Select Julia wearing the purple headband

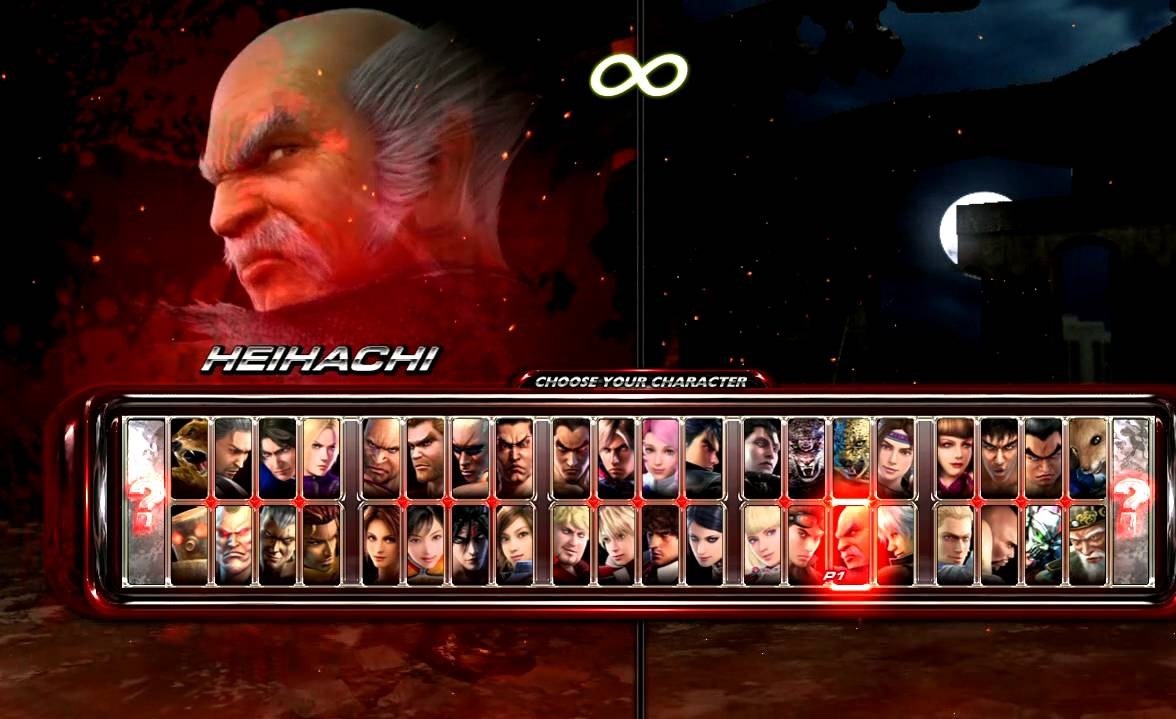click(895, 457)
